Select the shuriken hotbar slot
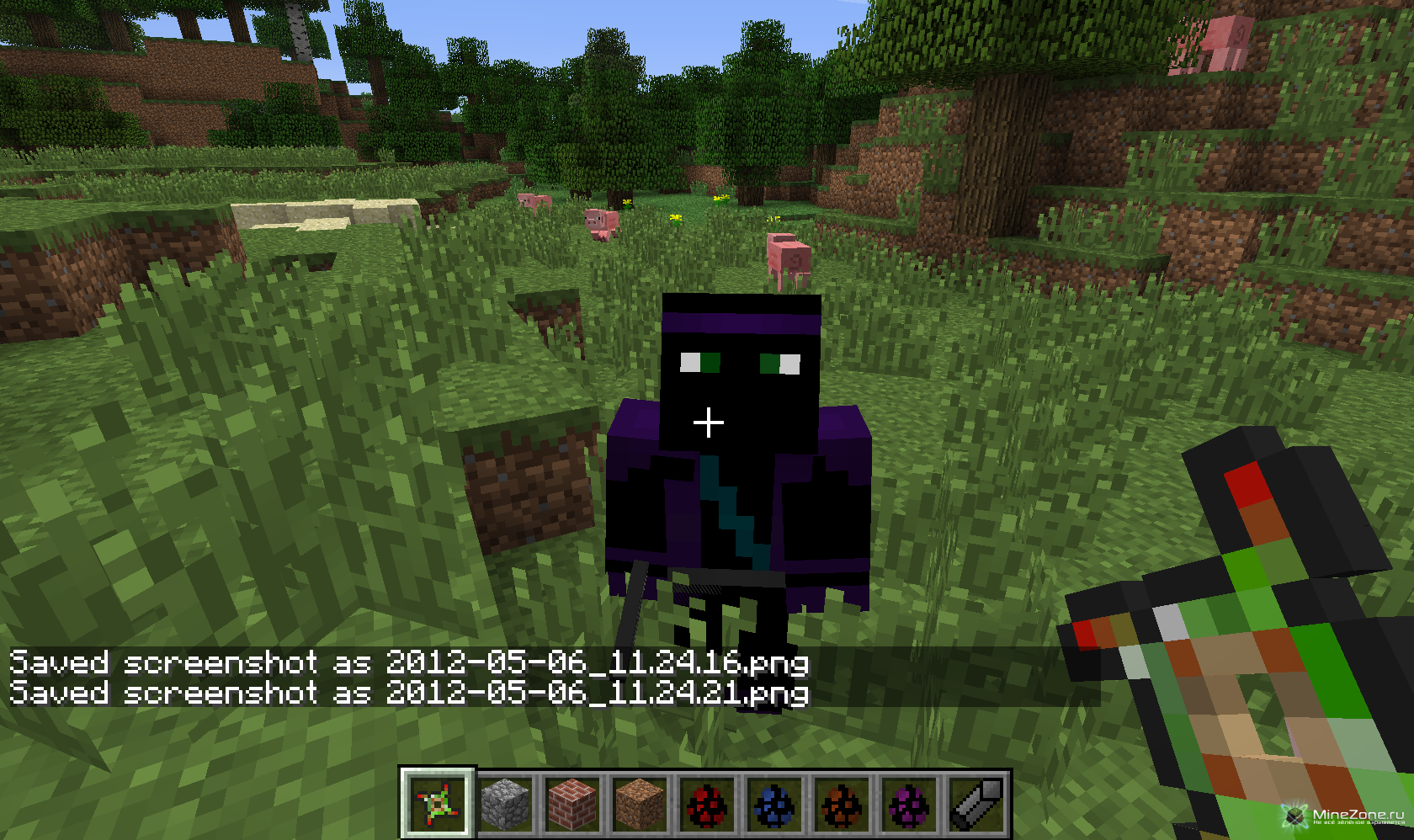Viewport: 1414px width, 840px height. 438,803
